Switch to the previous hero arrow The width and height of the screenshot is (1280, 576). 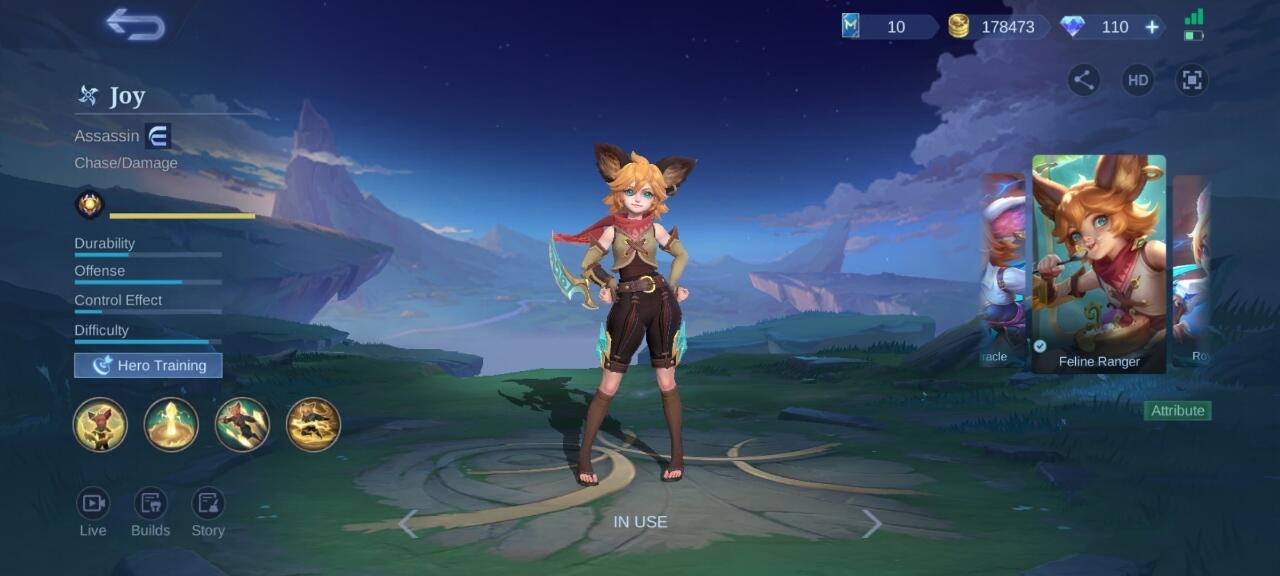(x=408, y=523)
